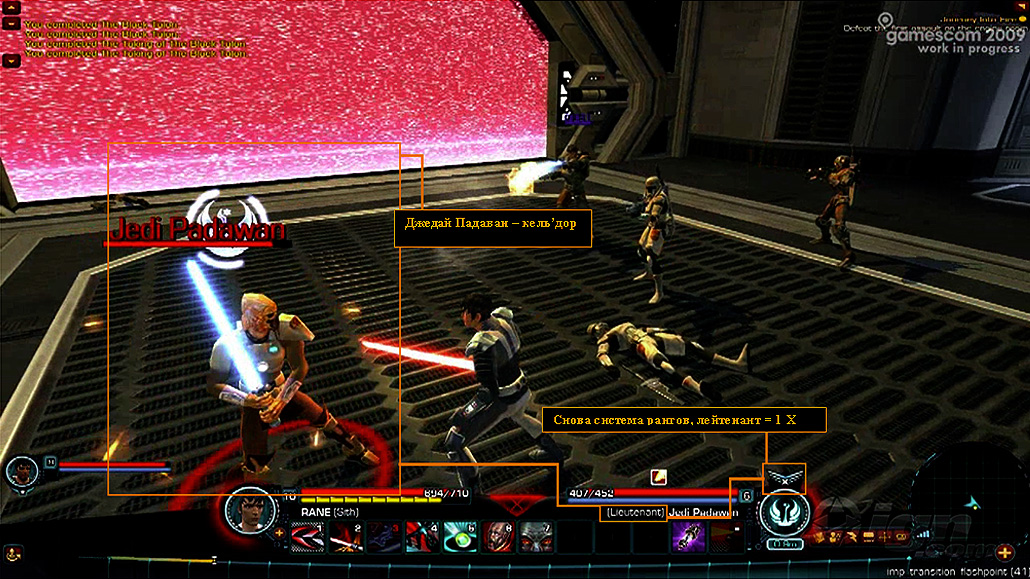Select the companion portrait at left edge

coord(20,471)
